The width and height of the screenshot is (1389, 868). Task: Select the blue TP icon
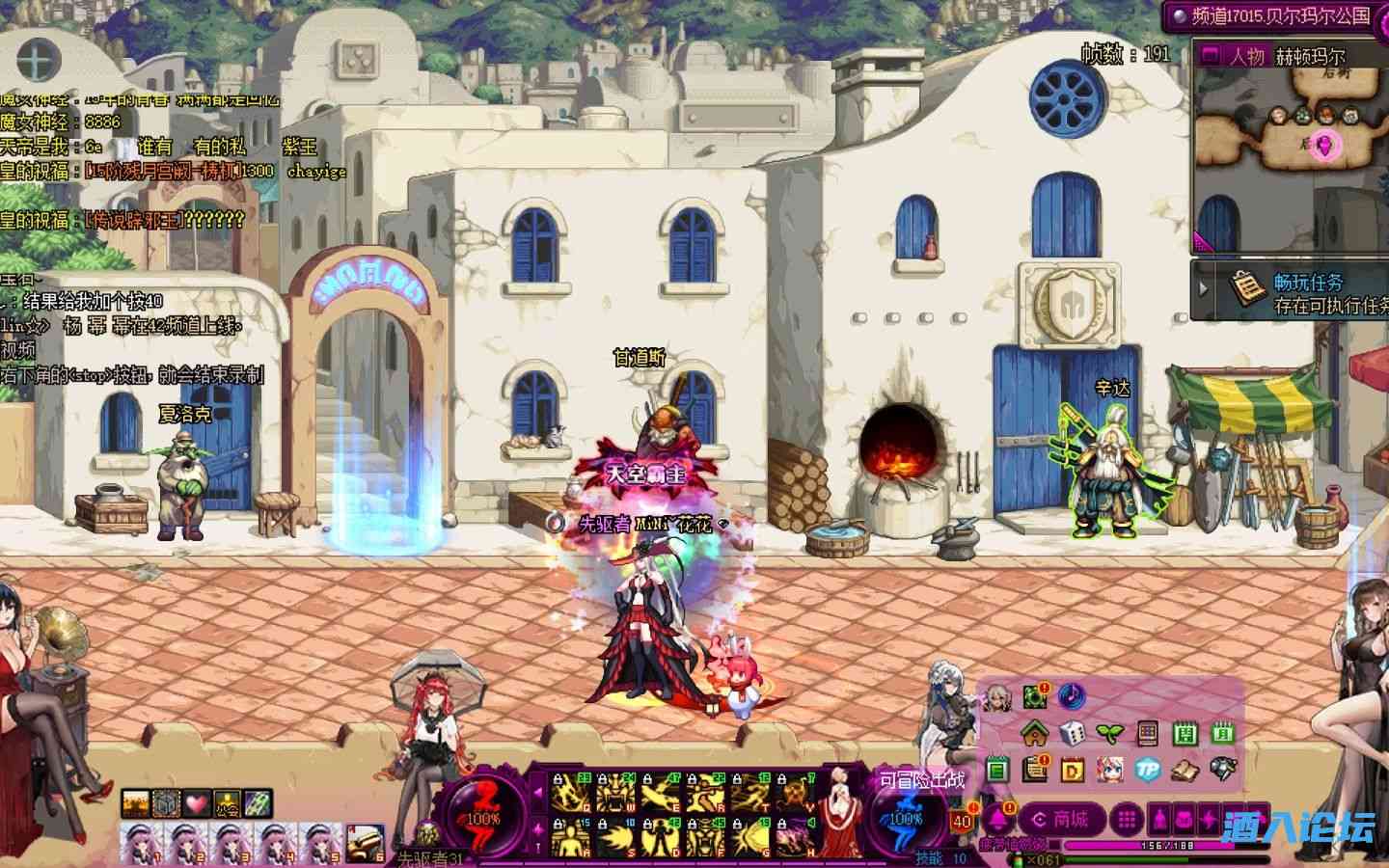click(1147, 770)
